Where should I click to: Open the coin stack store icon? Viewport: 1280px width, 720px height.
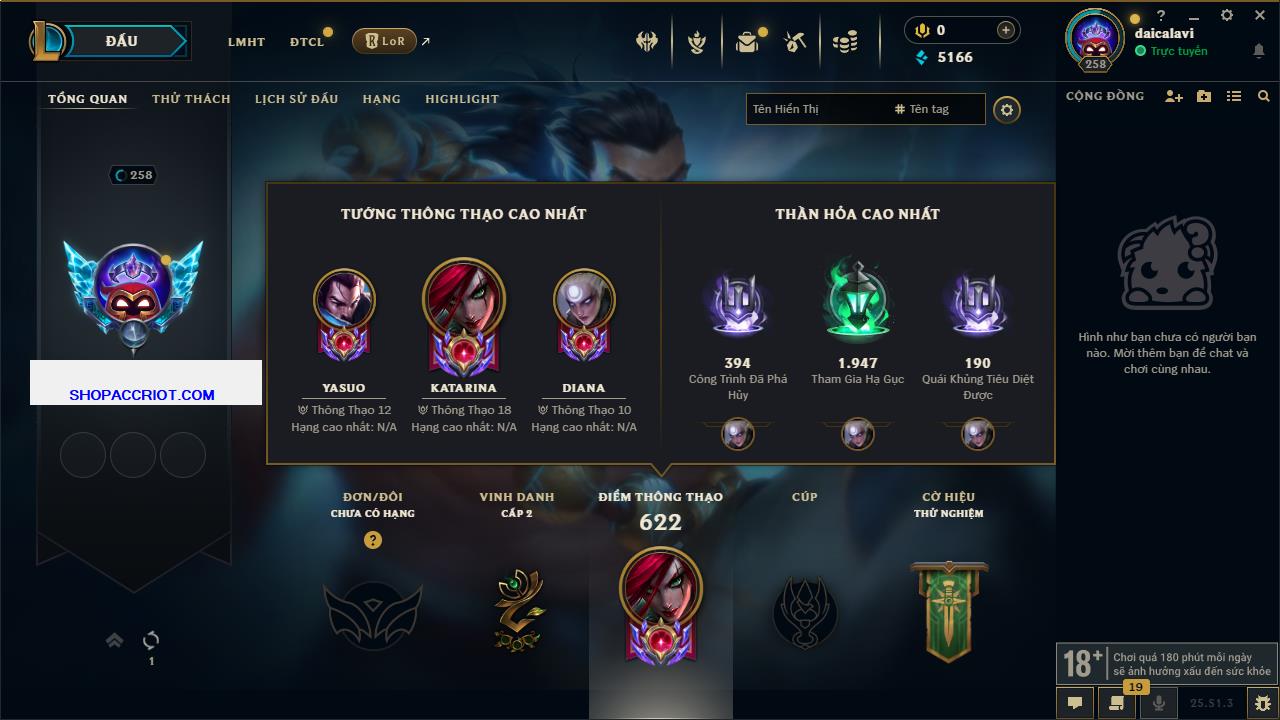click(845, 42)
